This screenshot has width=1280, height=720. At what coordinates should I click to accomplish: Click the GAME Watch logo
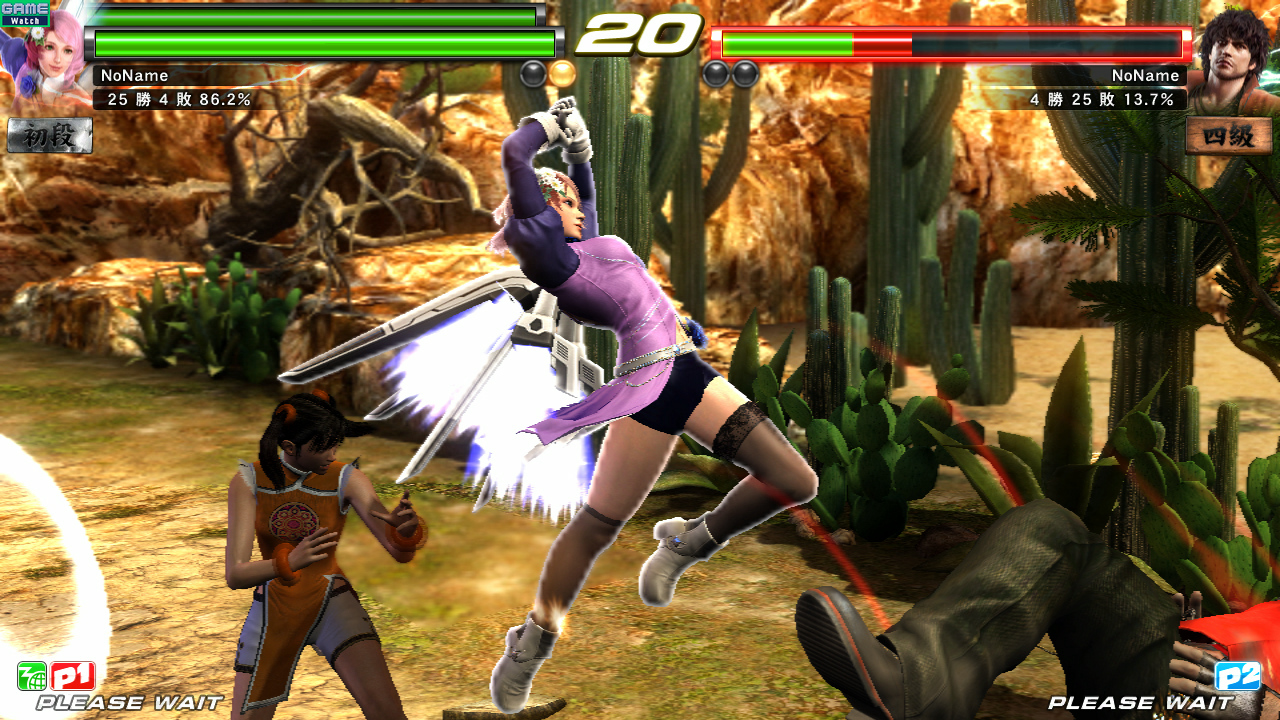coord(25,13)
